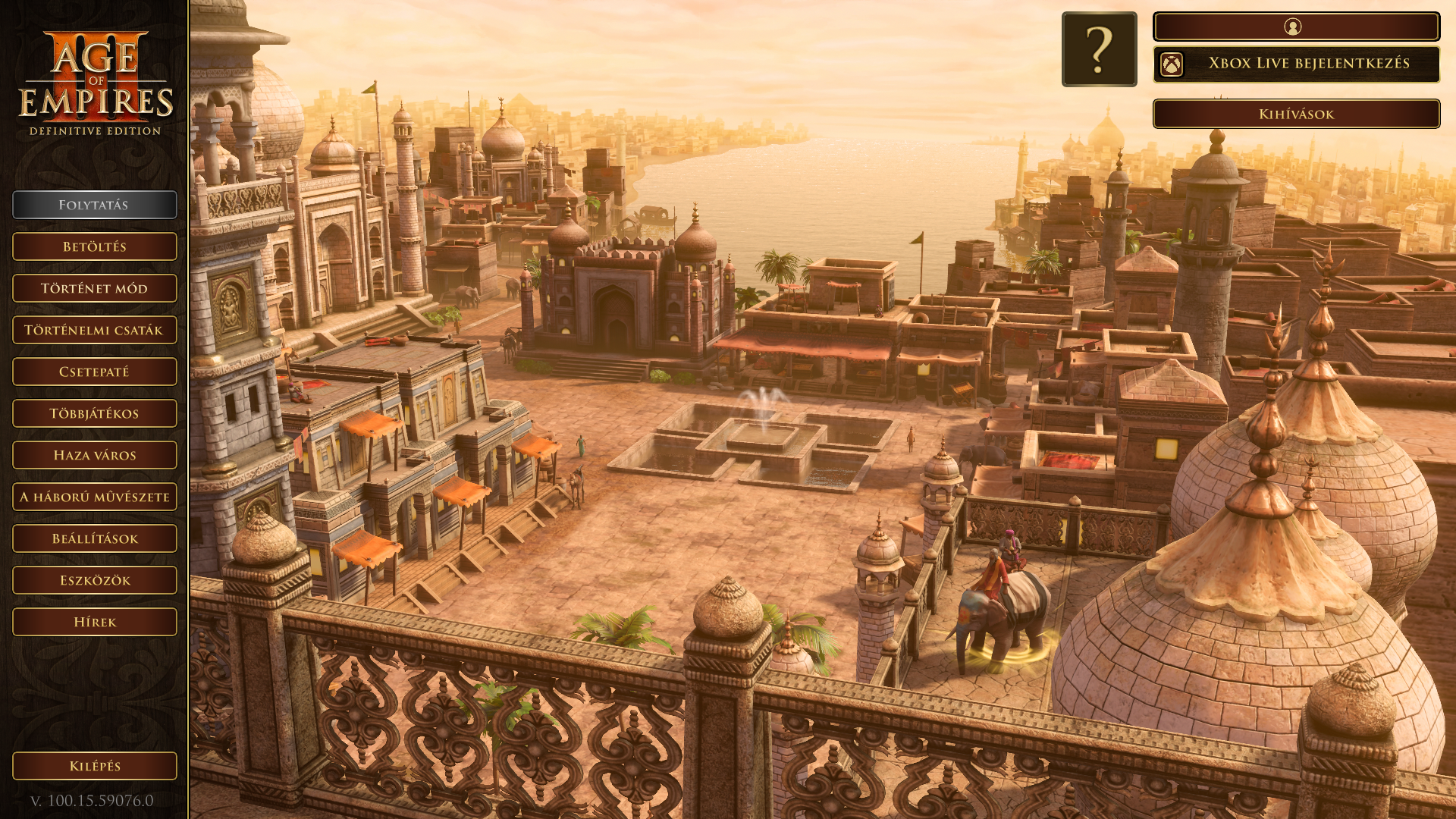Open the Hírek news section
The height and width of the screenshot is (819, 1456).
point(95,622)
